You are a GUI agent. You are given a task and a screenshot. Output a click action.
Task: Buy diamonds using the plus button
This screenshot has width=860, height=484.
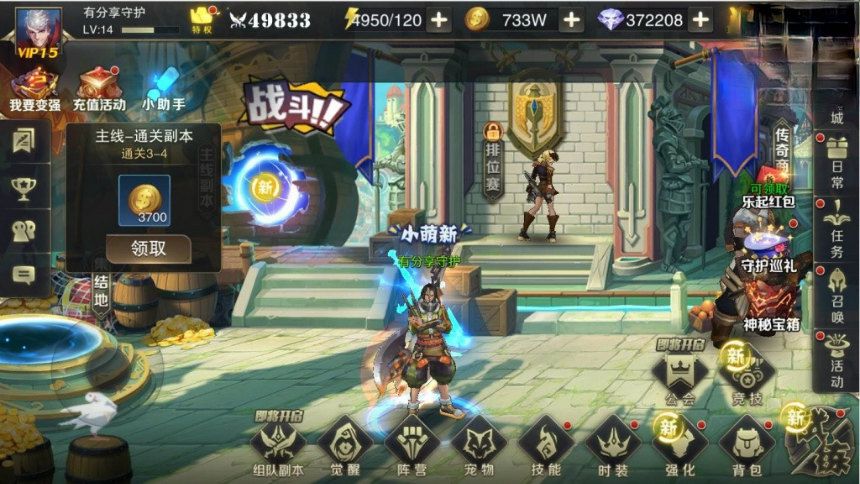click(x=700, y=20)
